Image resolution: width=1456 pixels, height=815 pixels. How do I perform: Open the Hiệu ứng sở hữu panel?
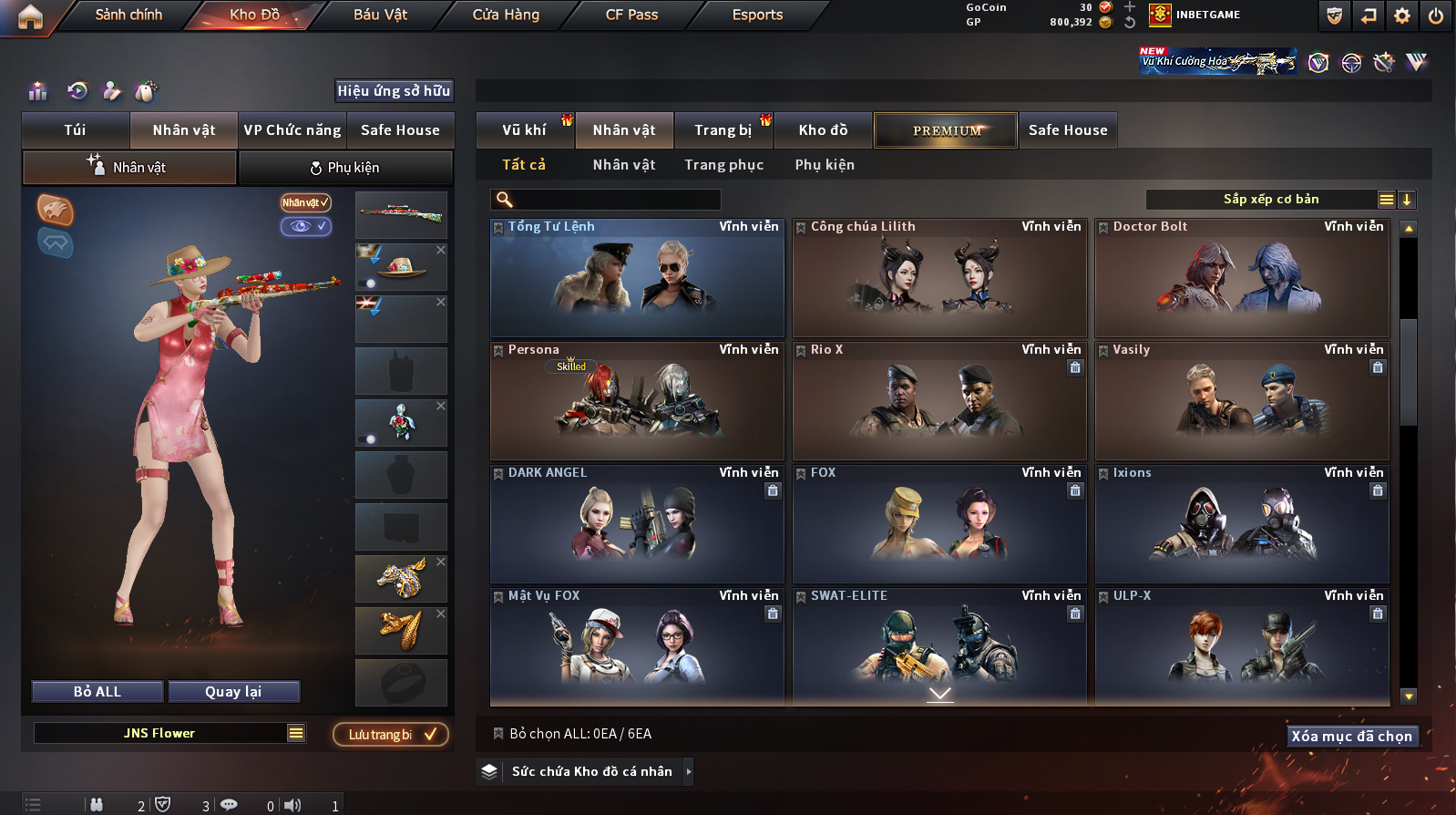click(394, 91)
